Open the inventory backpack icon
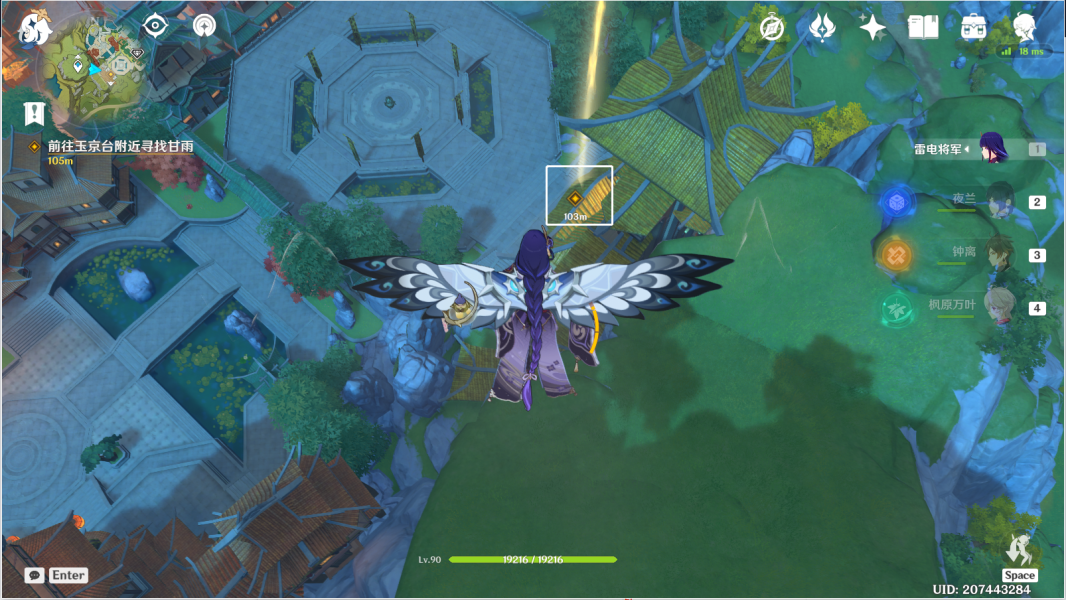1066x600 pixels. point(973,27)
